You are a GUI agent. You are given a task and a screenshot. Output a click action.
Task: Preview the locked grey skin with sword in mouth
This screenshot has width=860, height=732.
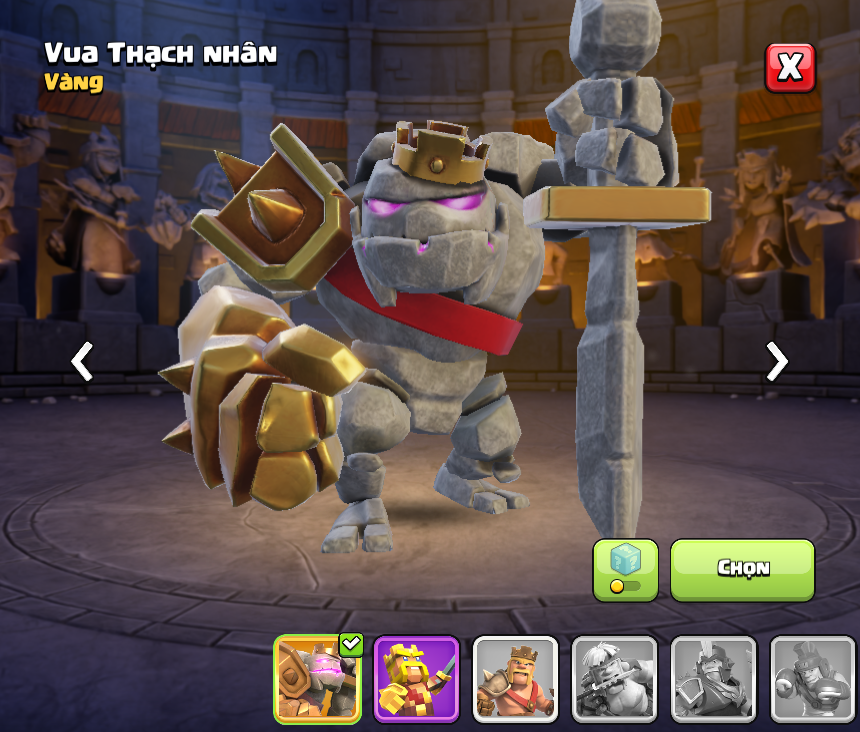pos(614,679)
